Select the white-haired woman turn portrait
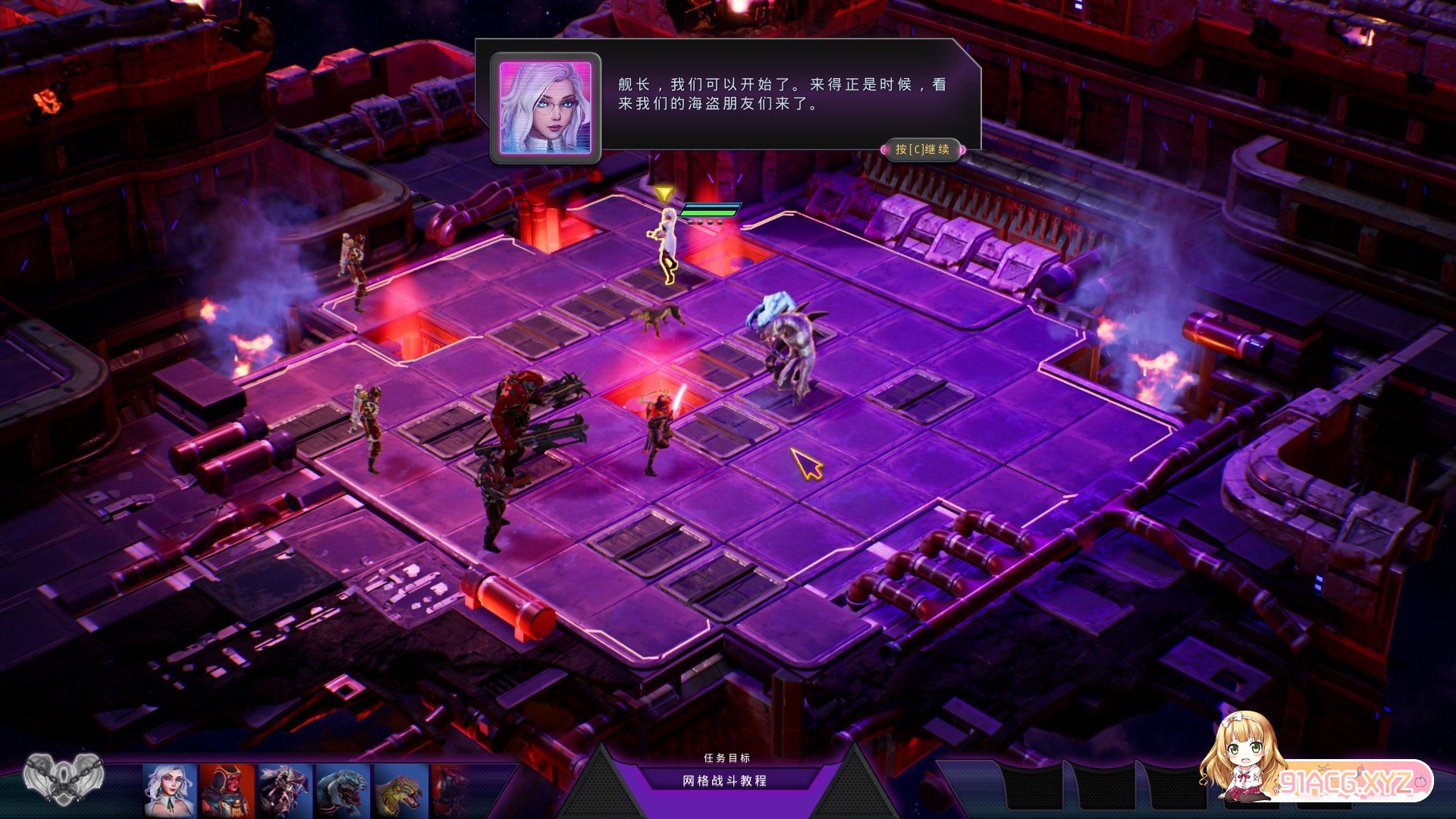Viewport: 1456px width, 819px height. (170, 790)
